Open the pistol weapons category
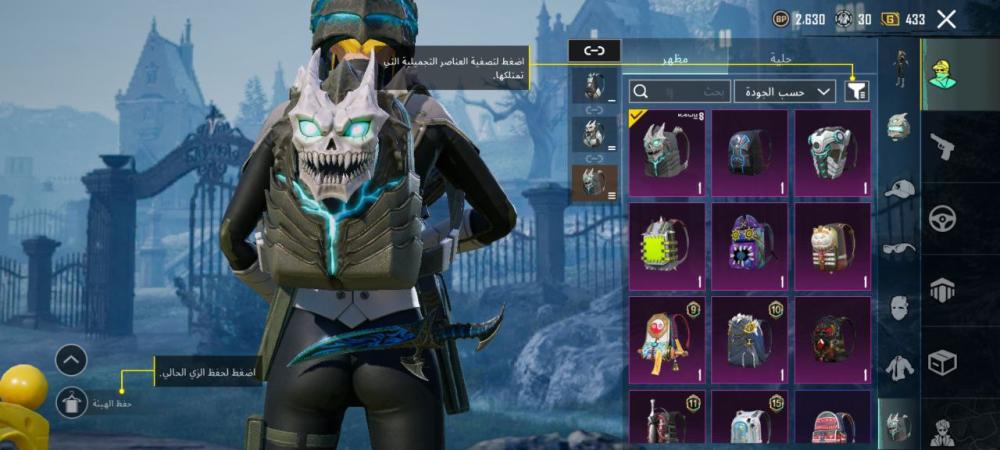Image resolution: width=1000 pixels, height=450 pixels. [942, 148]
